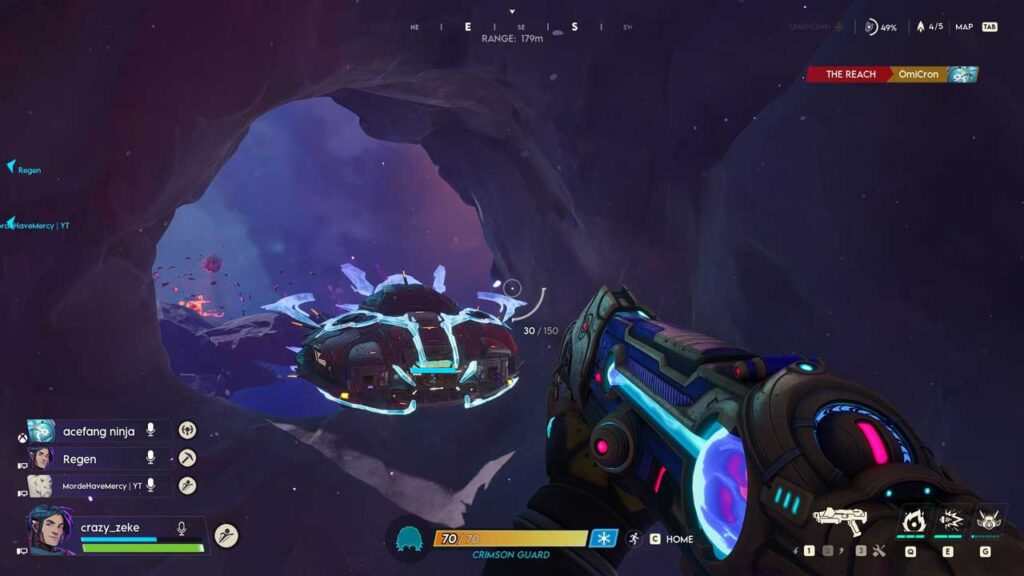Activate the mask ability on G
The width and height of the screenshot is (1024, 576).
985,521
